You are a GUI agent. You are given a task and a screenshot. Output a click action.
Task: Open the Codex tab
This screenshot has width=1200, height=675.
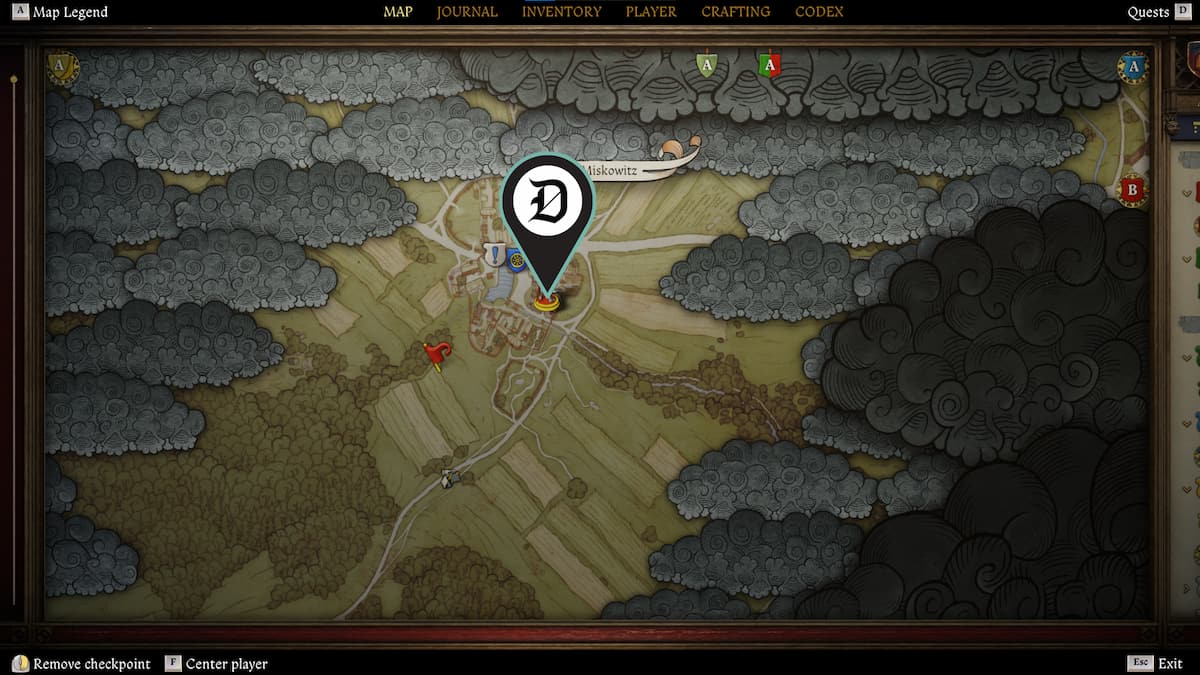[x=819, y=12]
